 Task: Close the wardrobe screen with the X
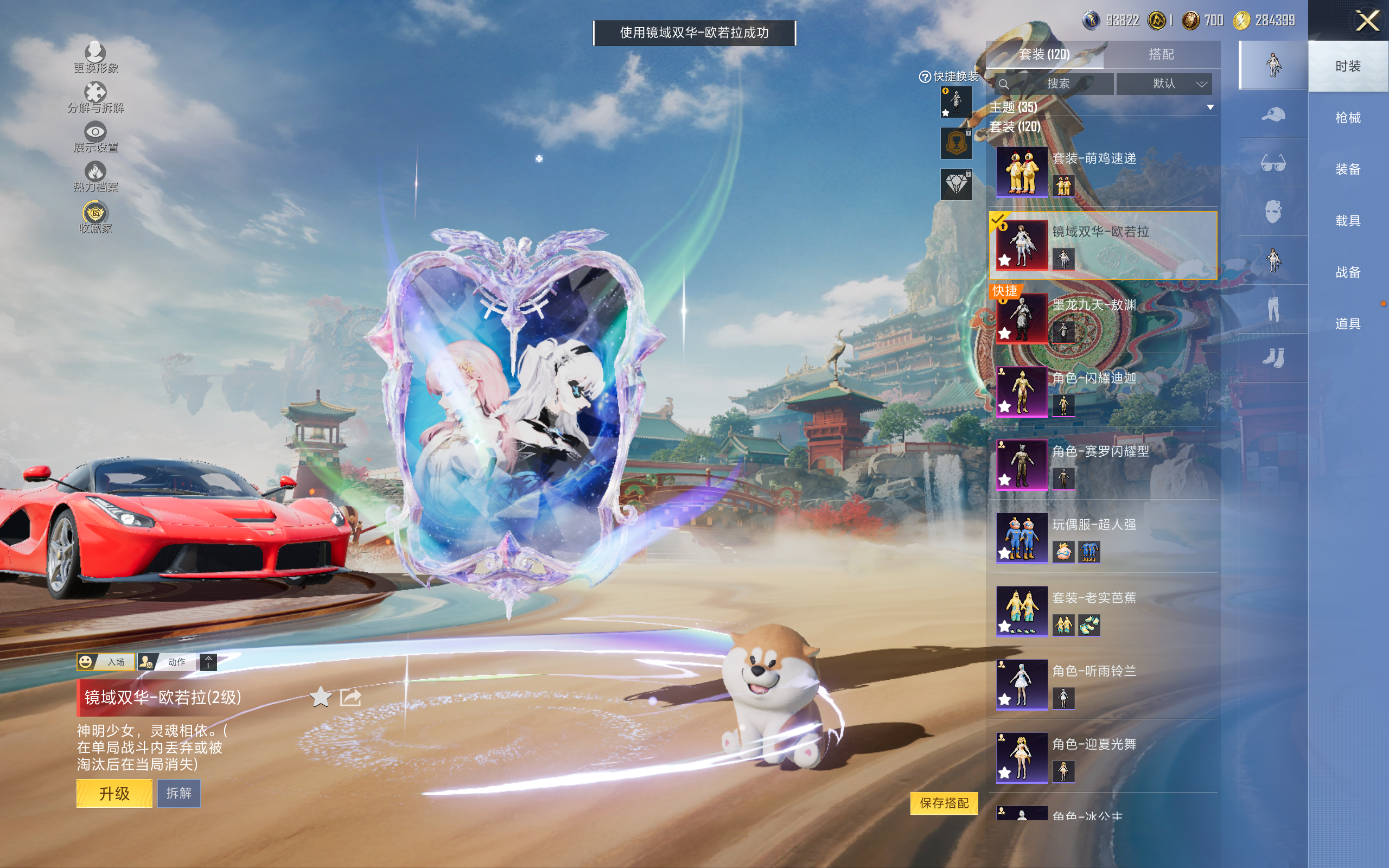(x=1367, y=21)
